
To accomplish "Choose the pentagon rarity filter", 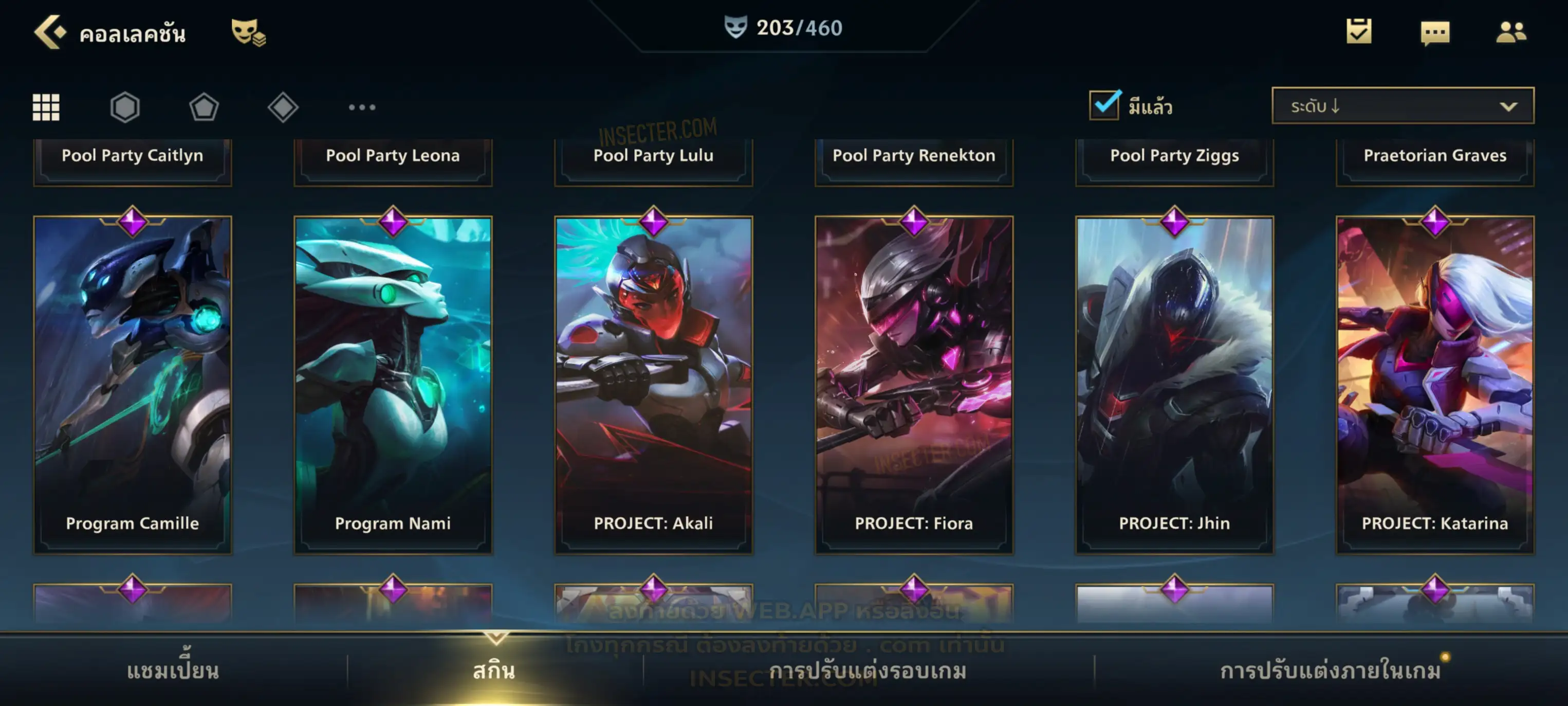I will click(x=204, y=107).
